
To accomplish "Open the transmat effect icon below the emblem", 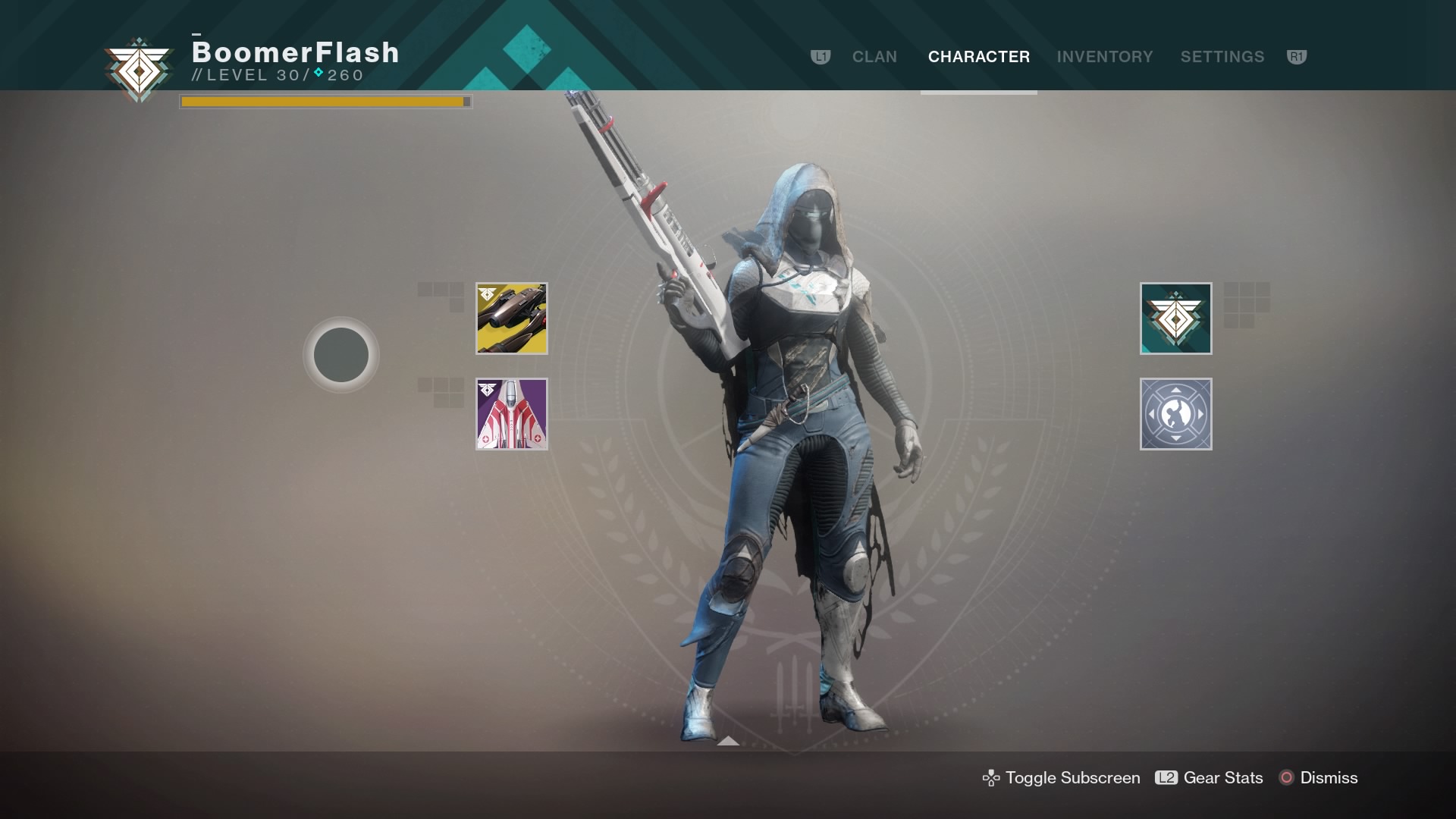I will click(x=1176, y=413).
